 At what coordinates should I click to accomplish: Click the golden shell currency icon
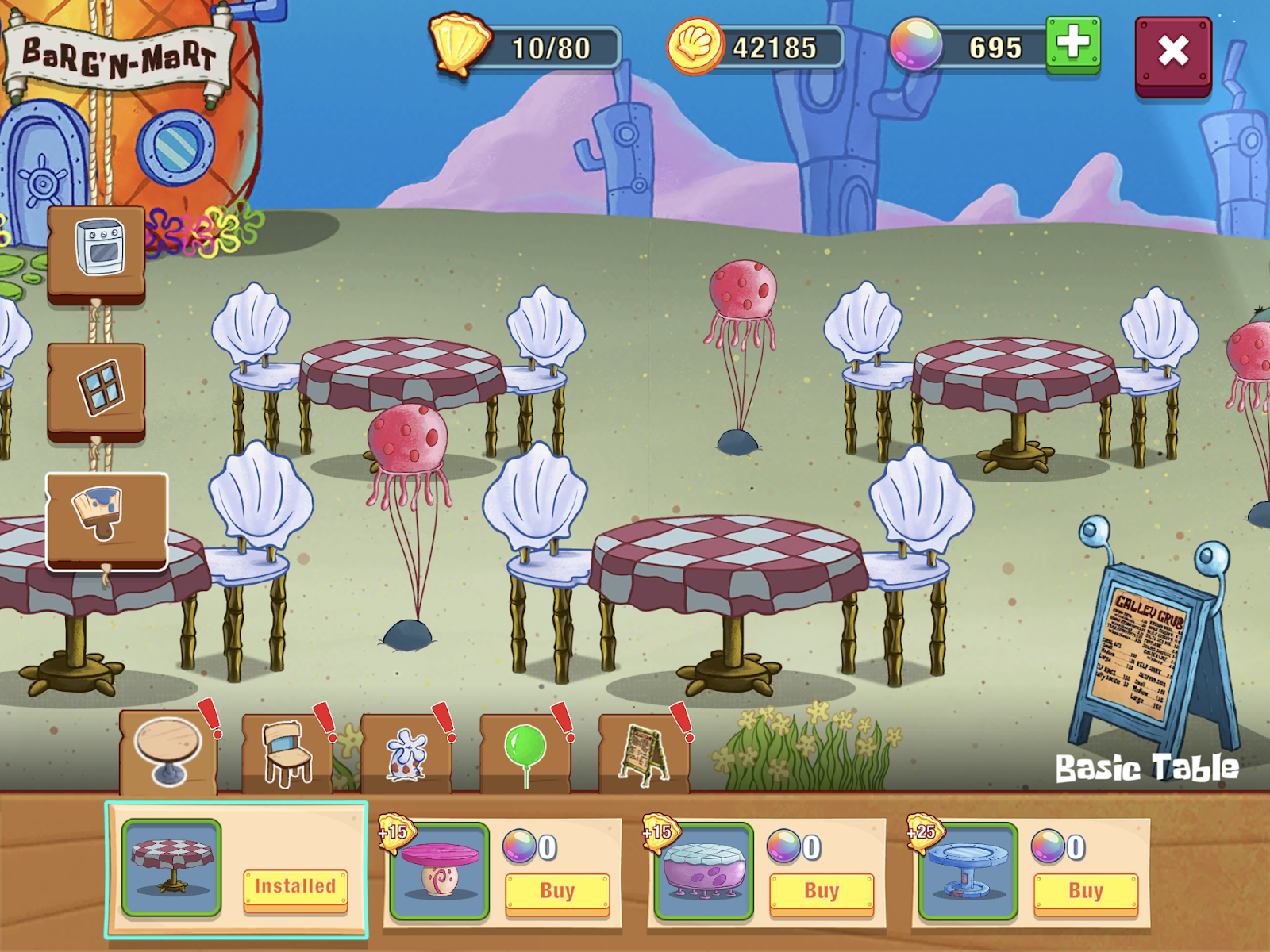(460, 44)
